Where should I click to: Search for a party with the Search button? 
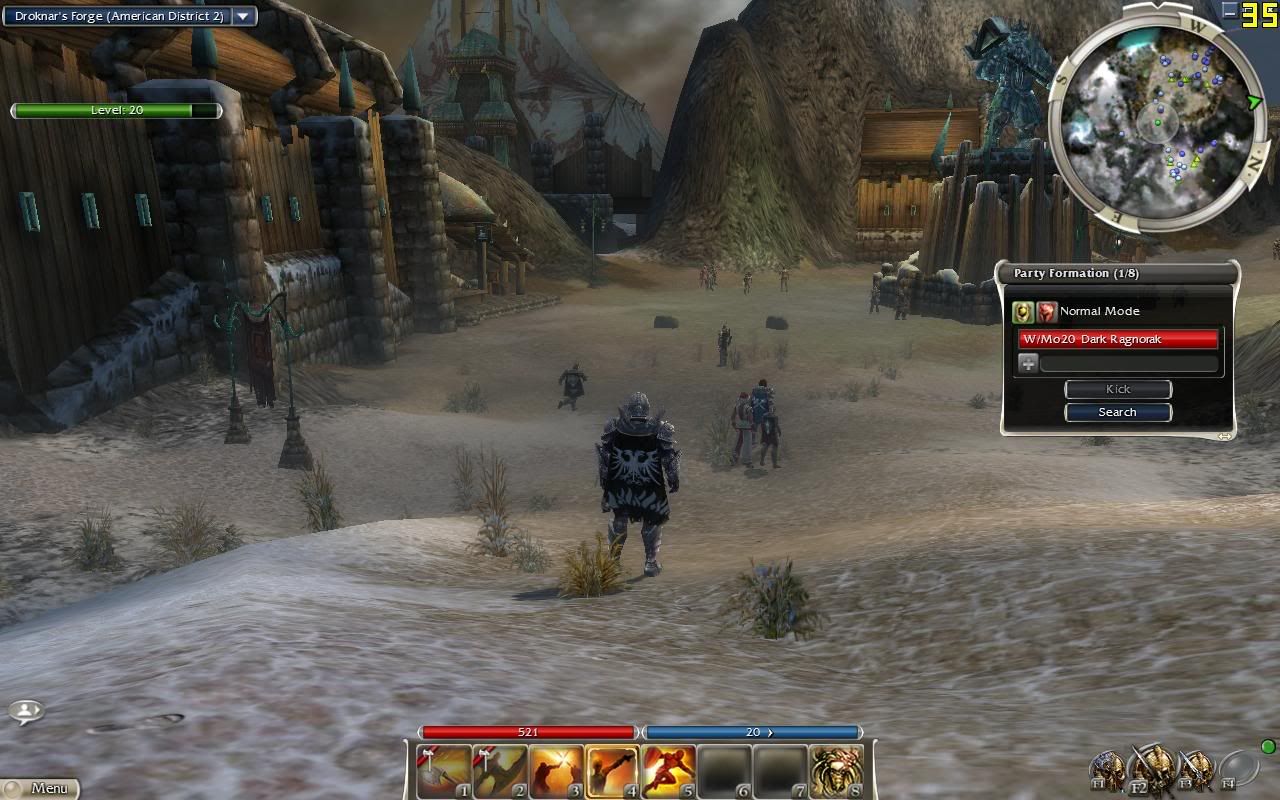1117,412
